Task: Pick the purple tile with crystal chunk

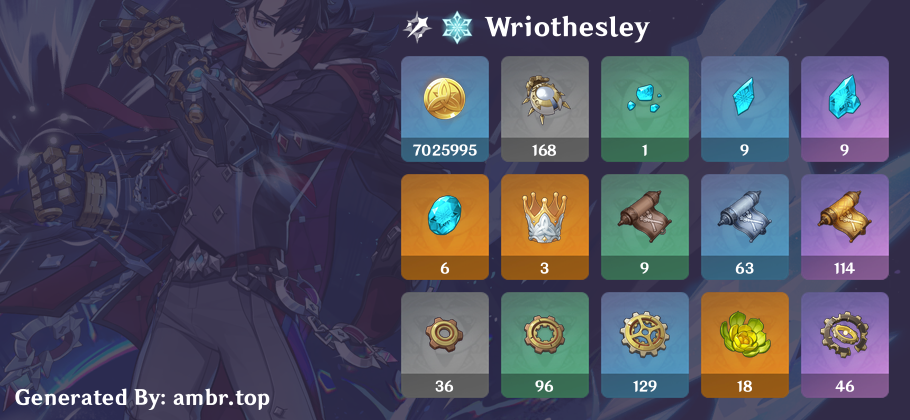Action: point(844,108)
